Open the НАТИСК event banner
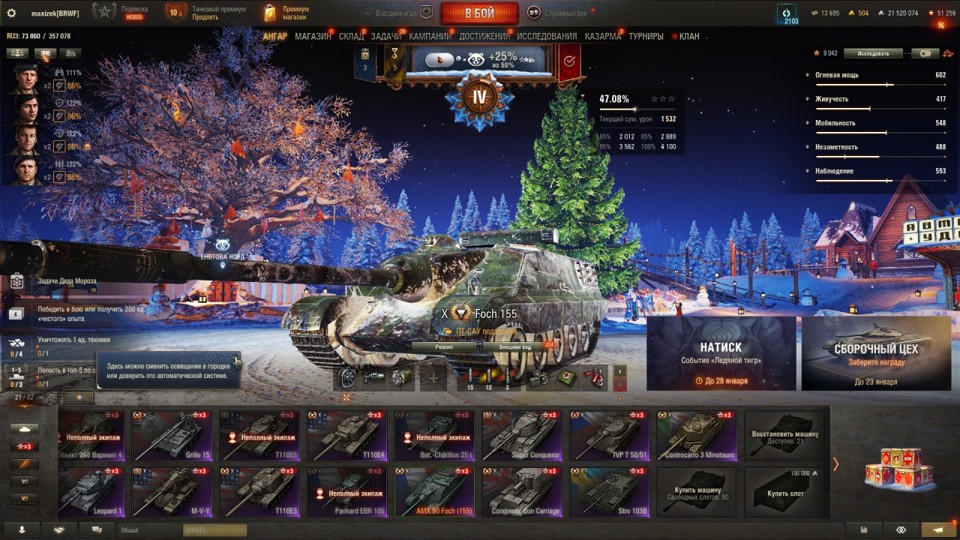The height and width of the screenshot is (540, 960). [x=721, y=353]
